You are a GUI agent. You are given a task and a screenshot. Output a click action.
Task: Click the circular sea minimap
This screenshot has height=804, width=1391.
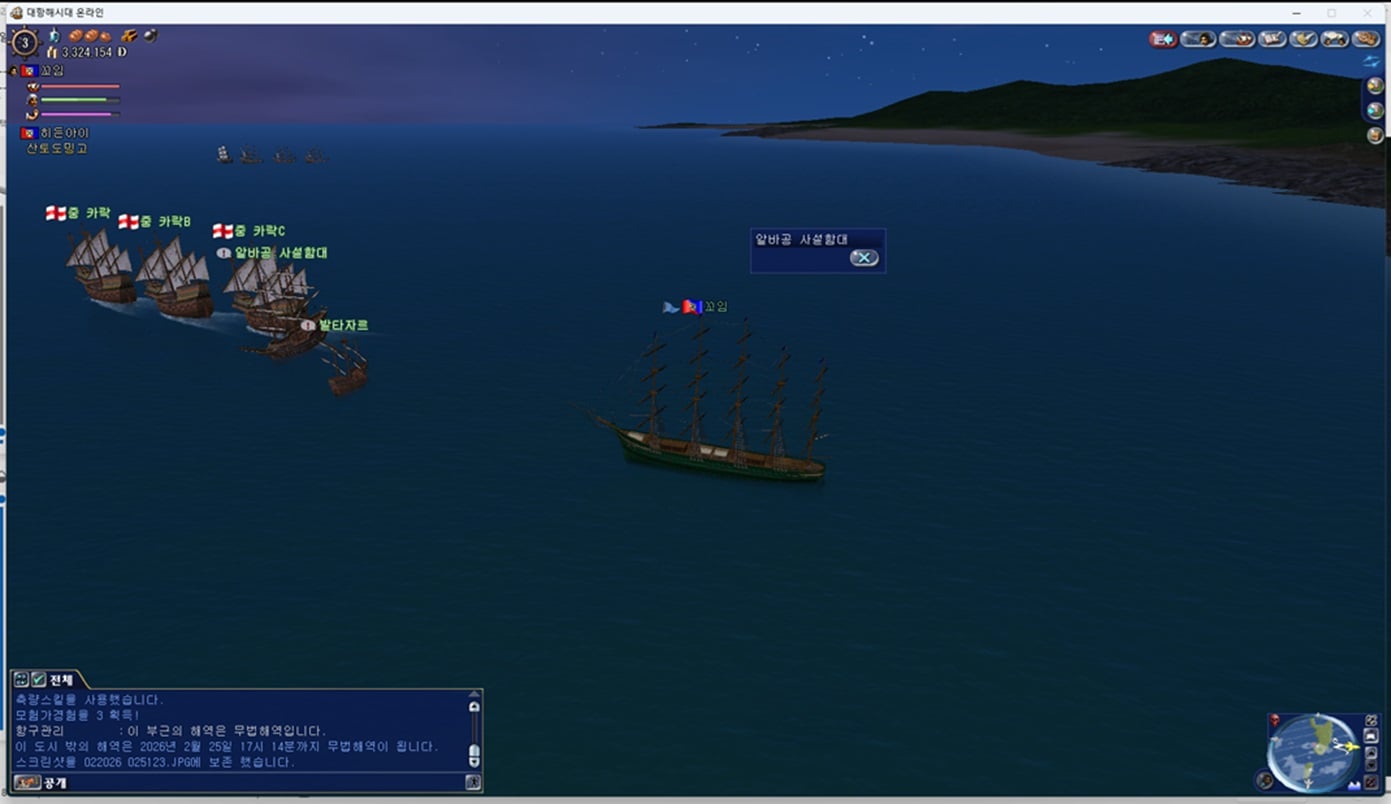pyautogui.click(x=1311, y=751)
